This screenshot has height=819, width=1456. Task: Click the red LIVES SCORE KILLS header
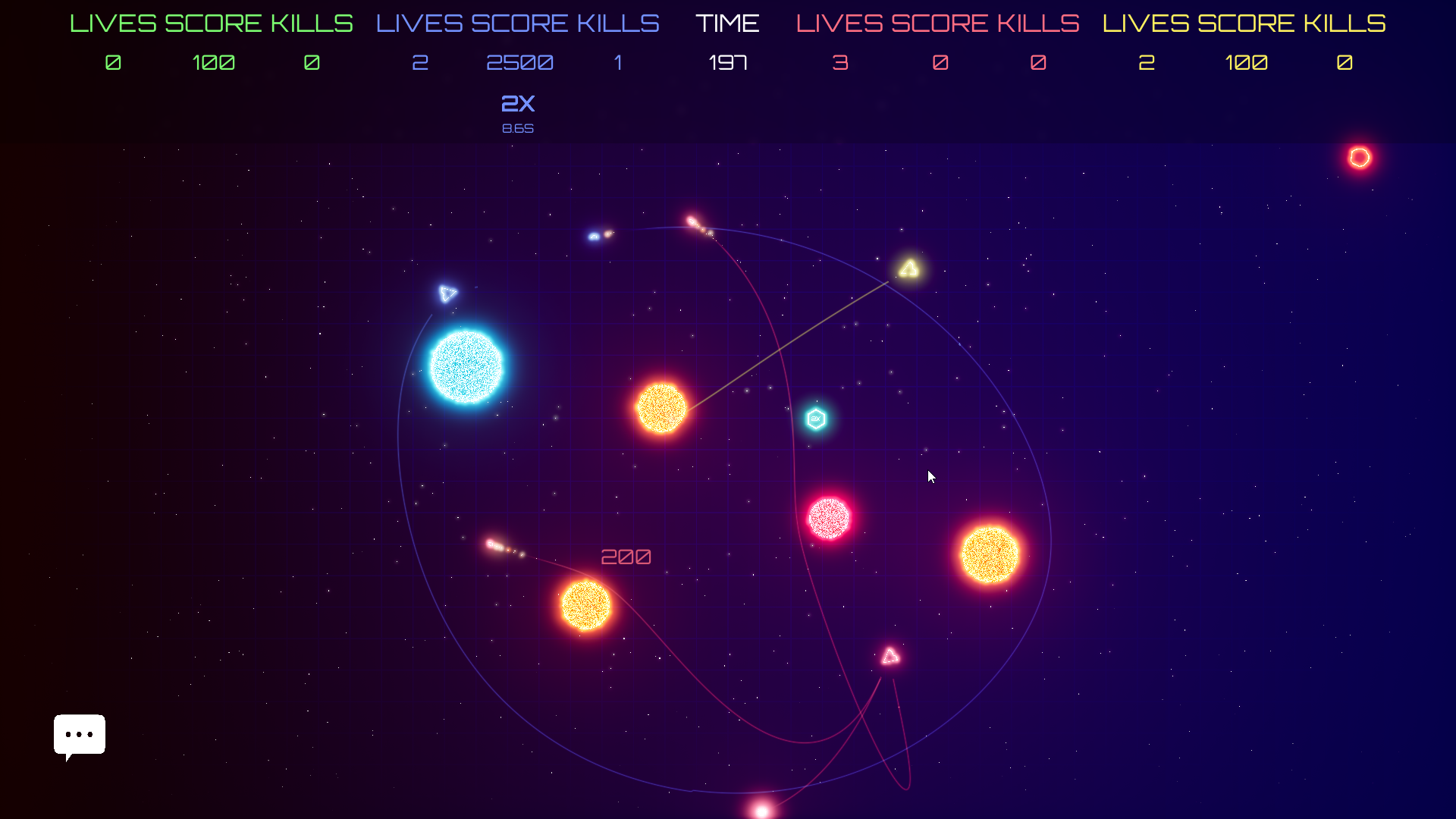pyautogui.click(x=937, y=23)
